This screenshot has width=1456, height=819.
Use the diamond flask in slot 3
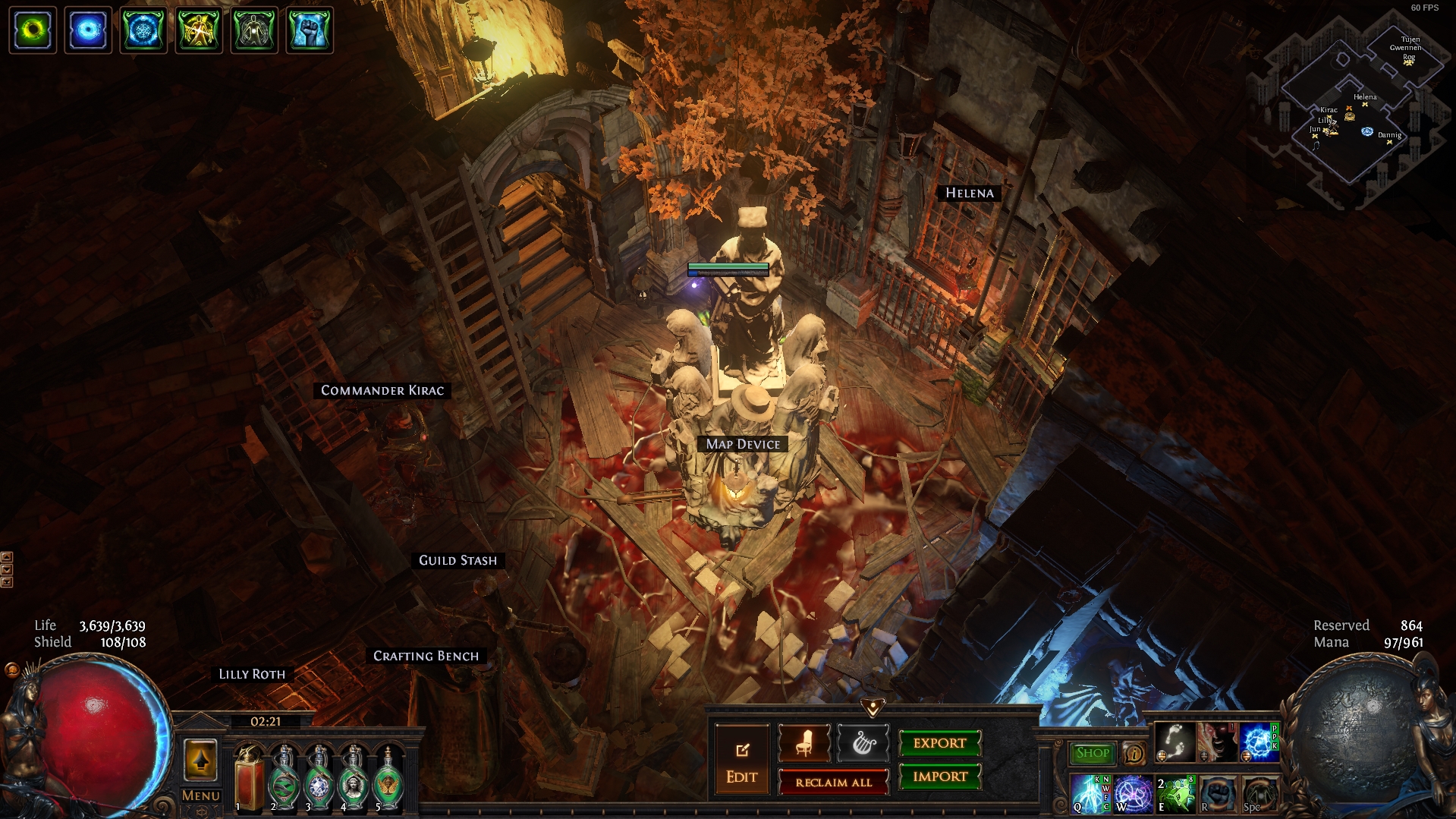(x=319, y=780)
